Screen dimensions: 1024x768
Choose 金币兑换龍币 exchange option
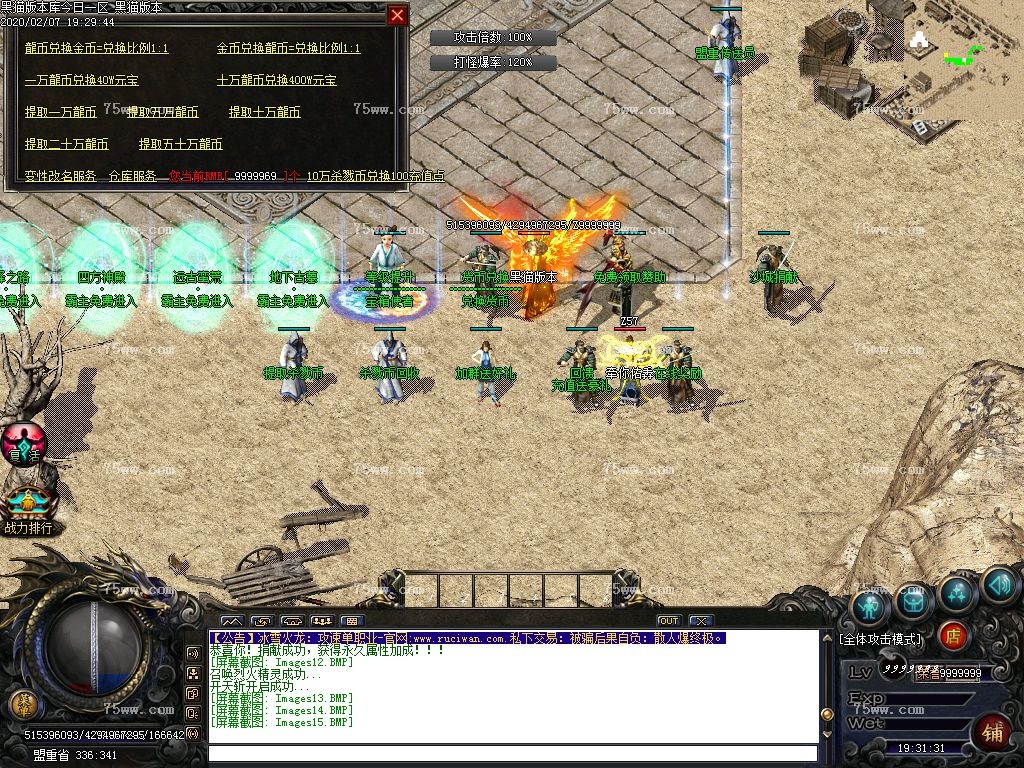[x=288, y=48]
